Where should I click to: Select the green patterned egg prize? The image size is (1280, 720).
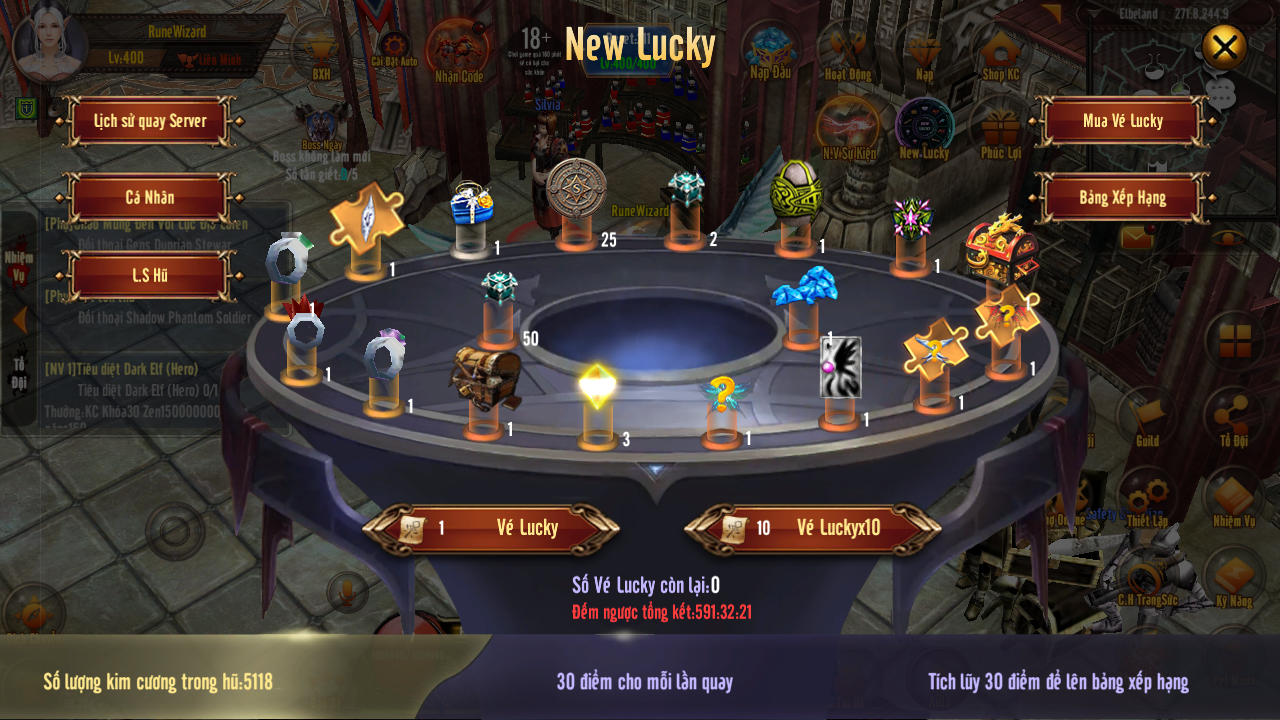(796, 190)
